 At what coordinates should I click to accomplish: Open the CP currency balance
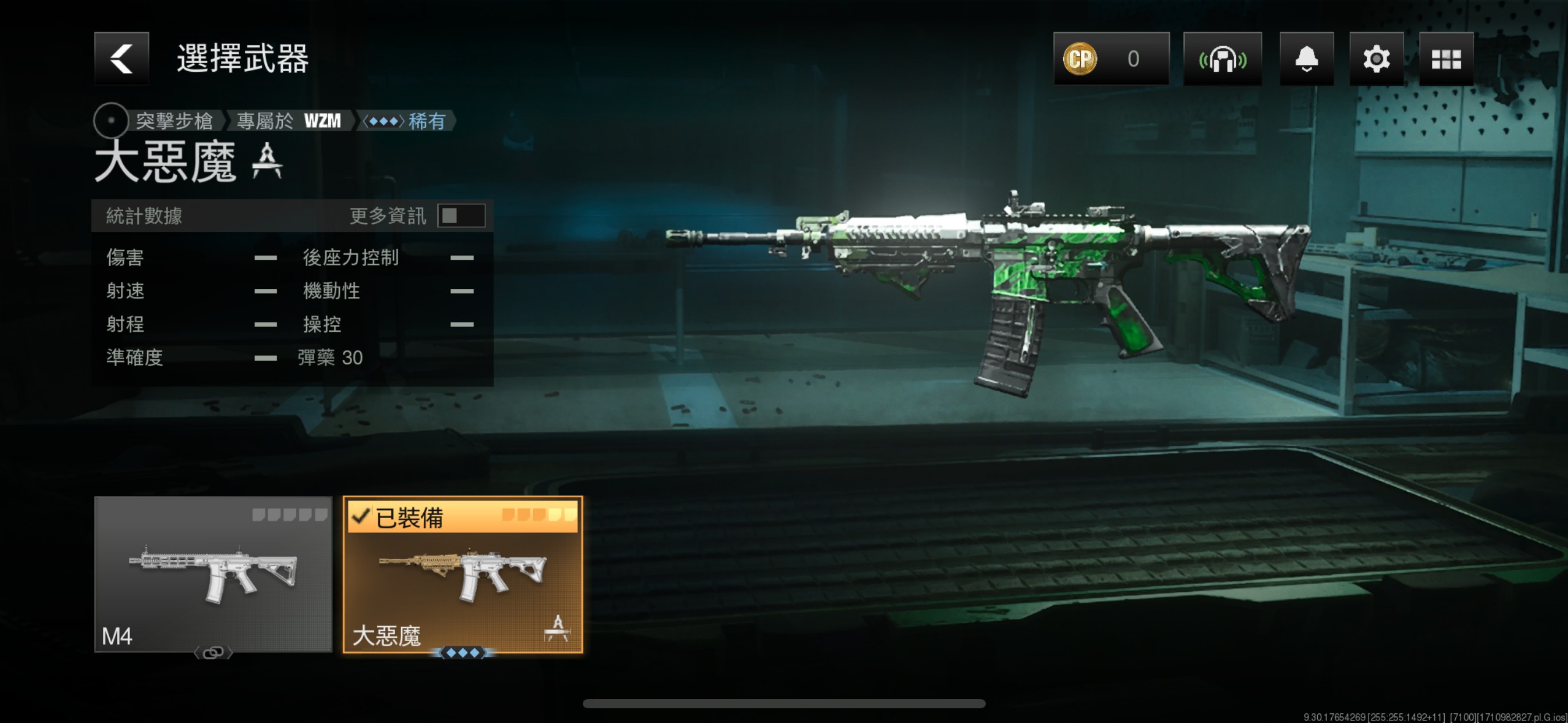tap(1111, 59)
